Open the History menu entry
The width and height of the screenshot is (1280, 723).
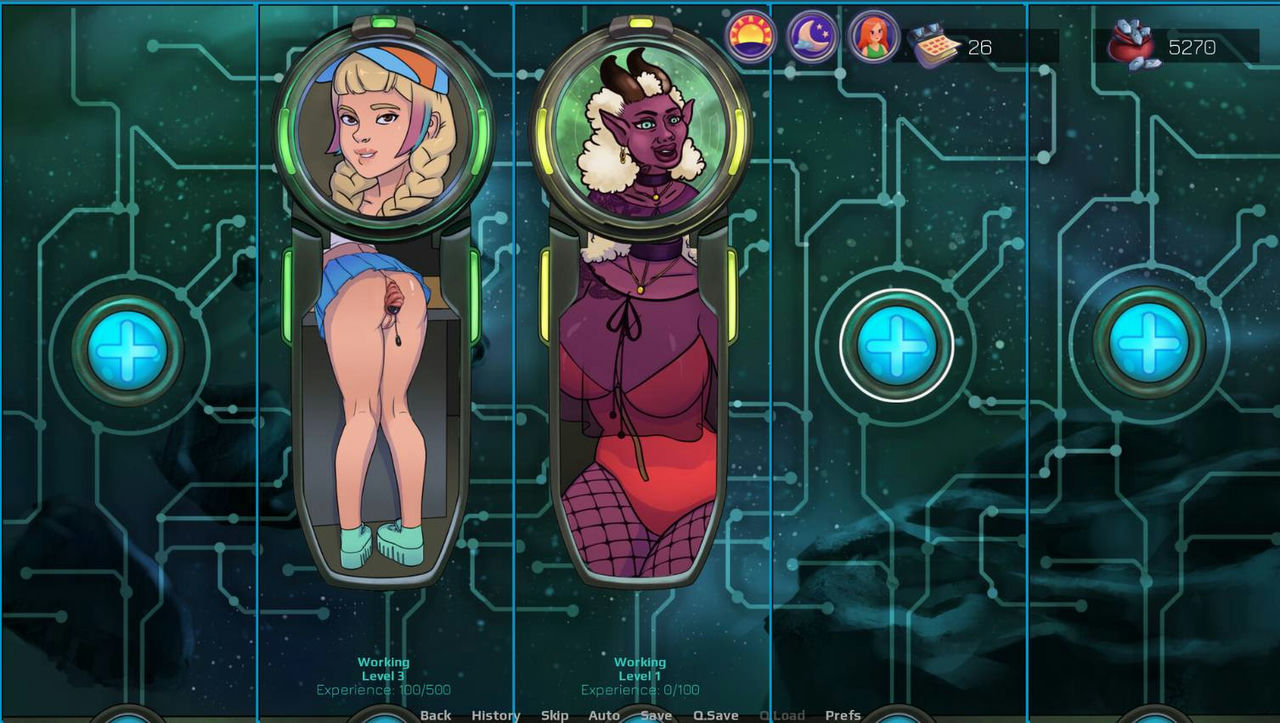point(495,716)
